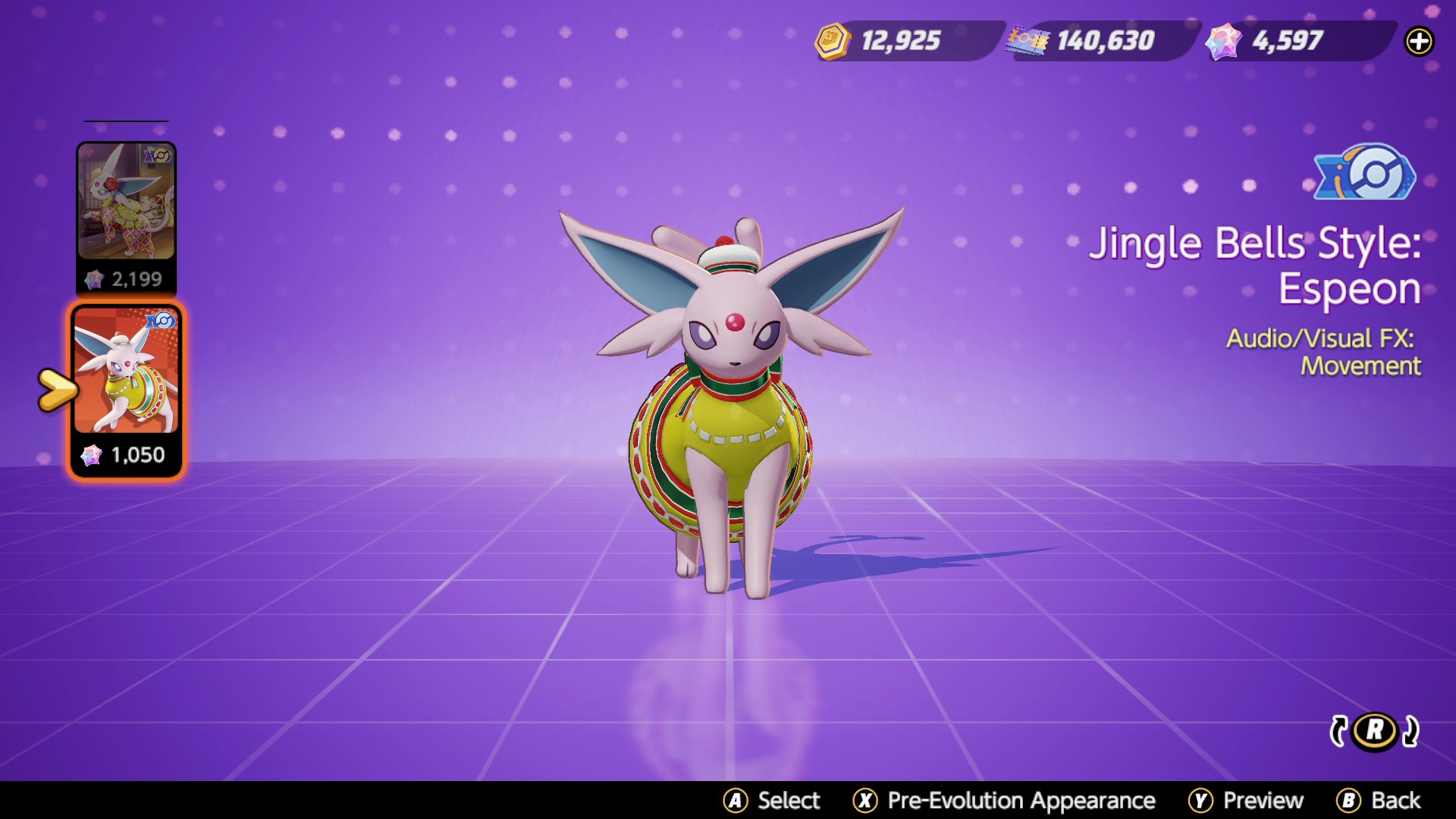
Task: Open Pre-Evolution Appearance view
Action: tap(1009, 800)
